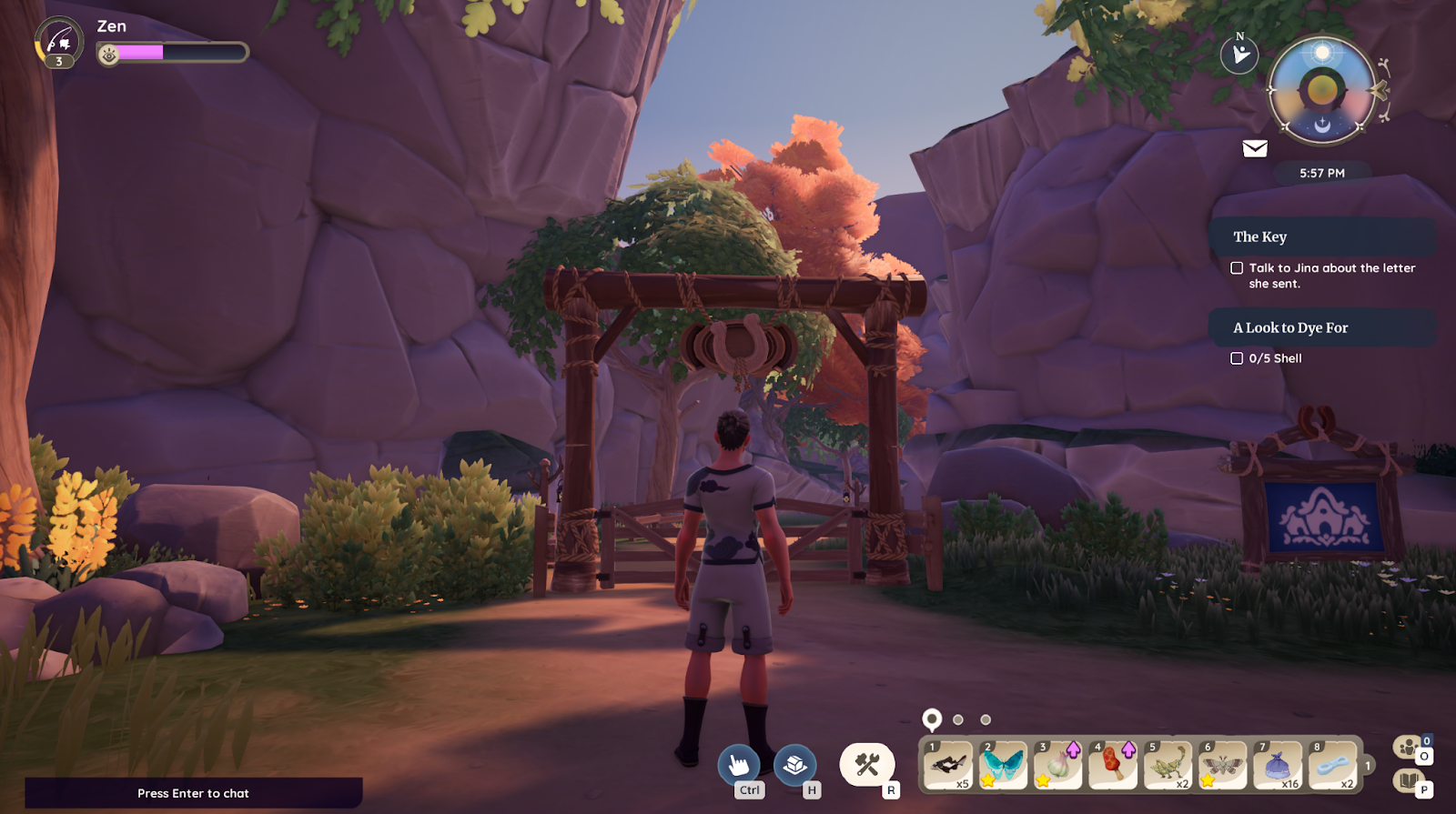1456x814 pixels.
Task: Choose the garlic bulb hotbar slot
Action: [x=1057, y=765]
